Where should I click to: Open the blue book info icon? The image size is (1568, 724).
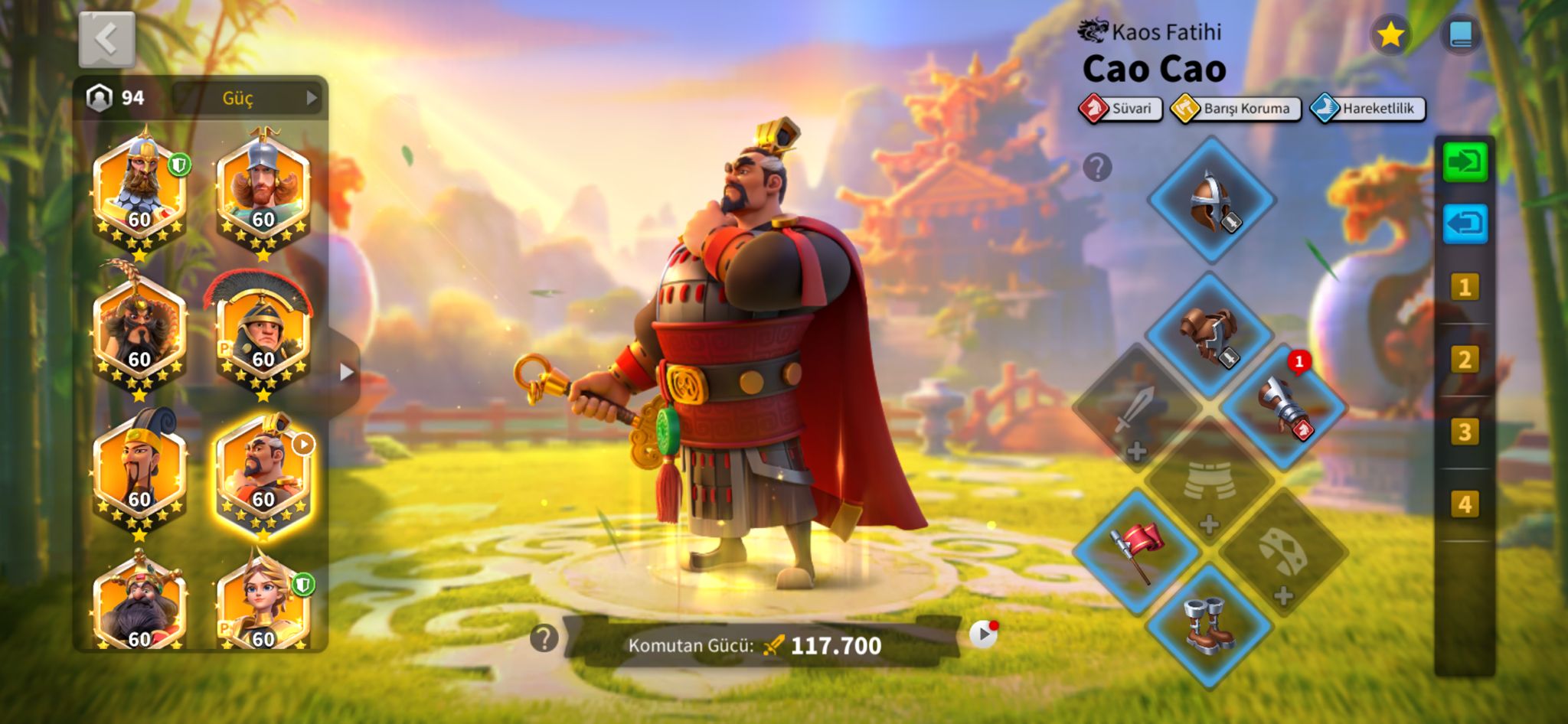click(x=1460, y=34)
